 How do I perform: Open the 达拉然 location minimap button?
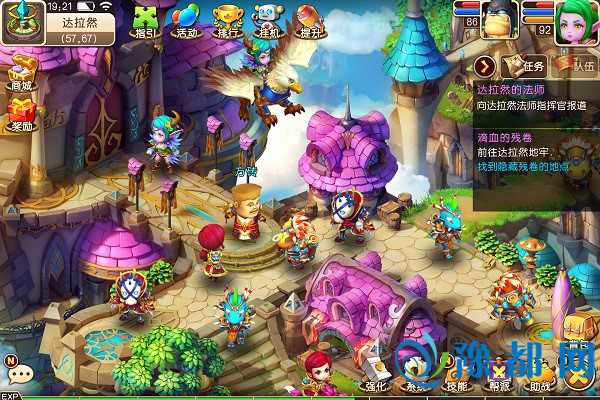tap(19, 22)
